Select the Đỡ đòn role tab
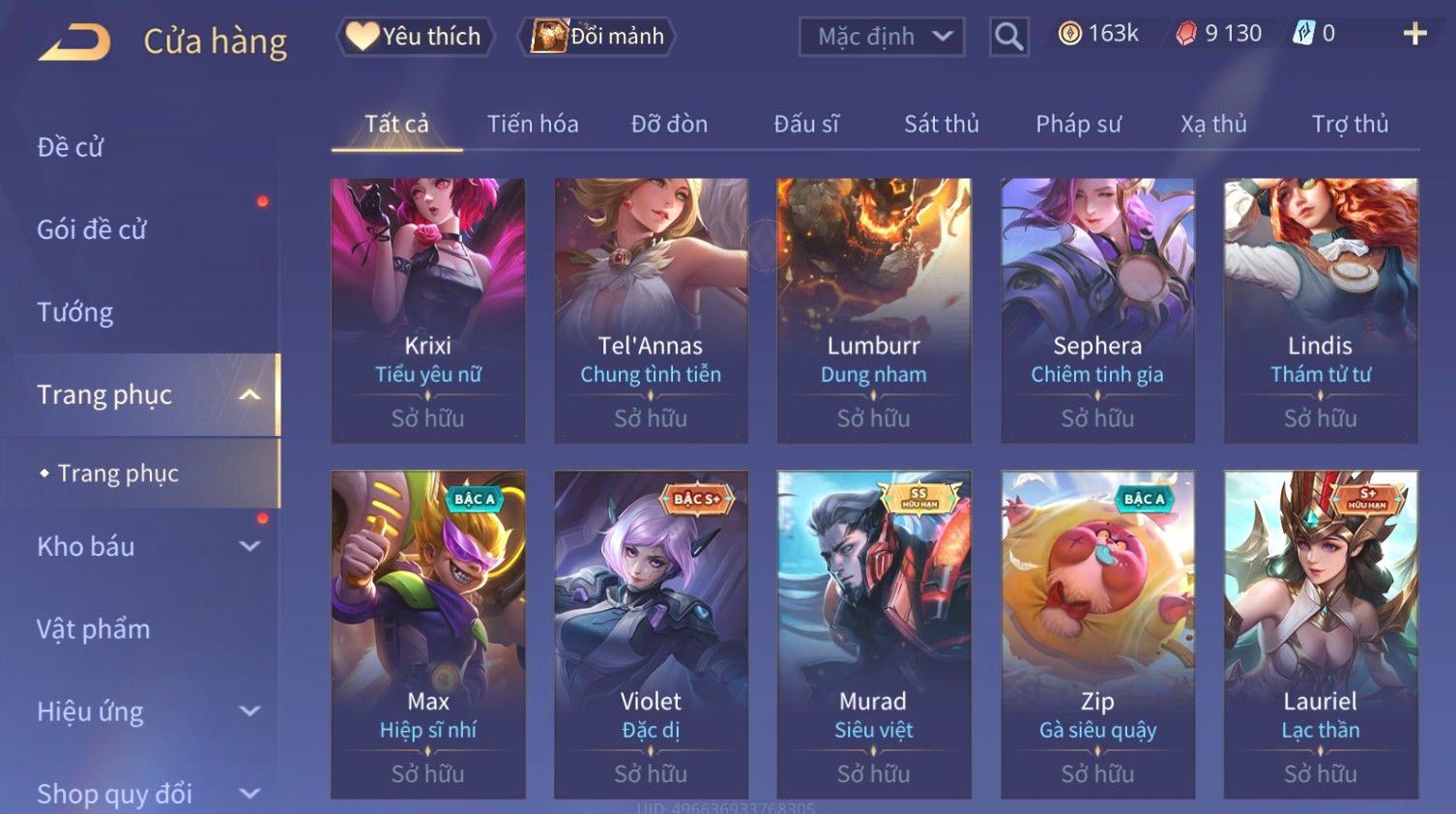 [669, 124]
